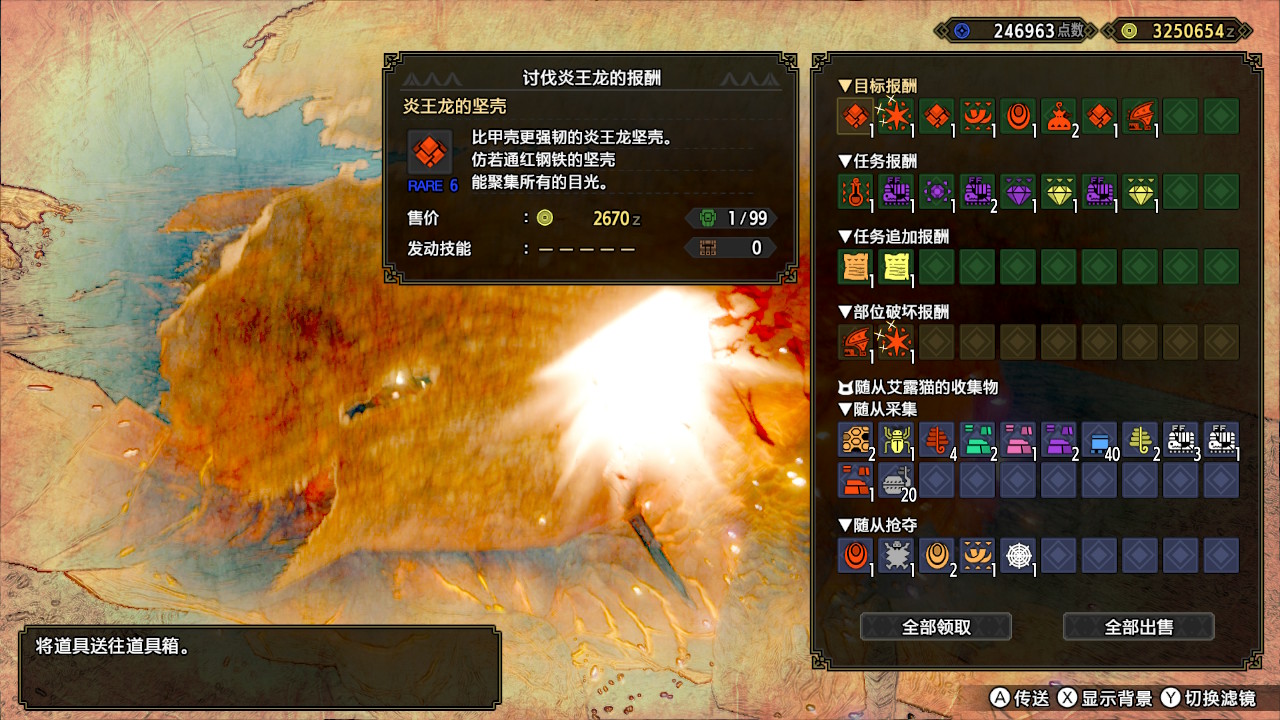Screen dimensions: 1280x720
Task: Choose the gray hide in buddy plunder
Action: click(897, 555)
